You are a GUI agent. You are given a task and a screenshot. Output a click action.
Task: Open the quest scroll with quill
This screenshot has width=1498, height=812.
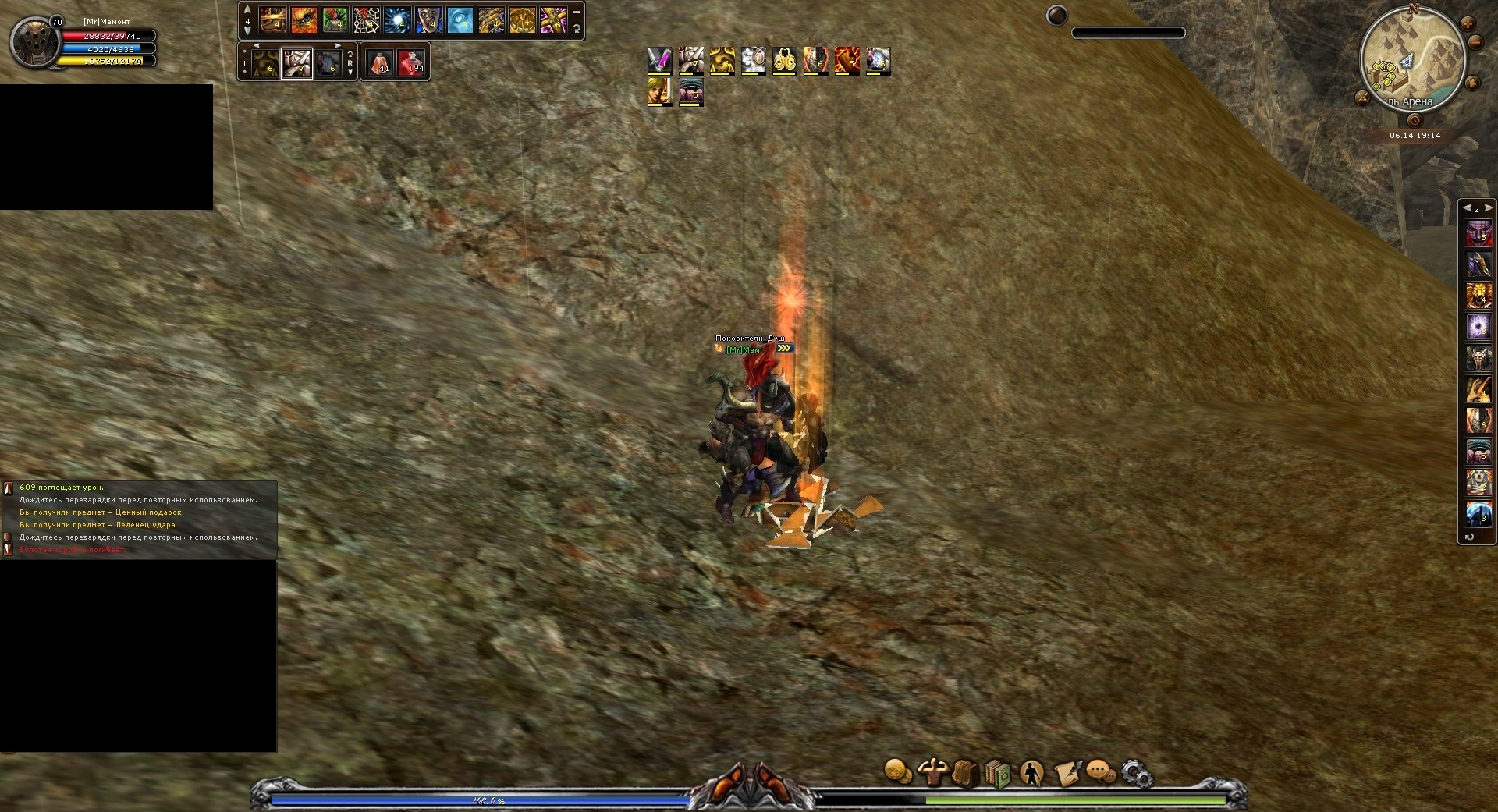pyautogui.click(x=1067, y=773)
